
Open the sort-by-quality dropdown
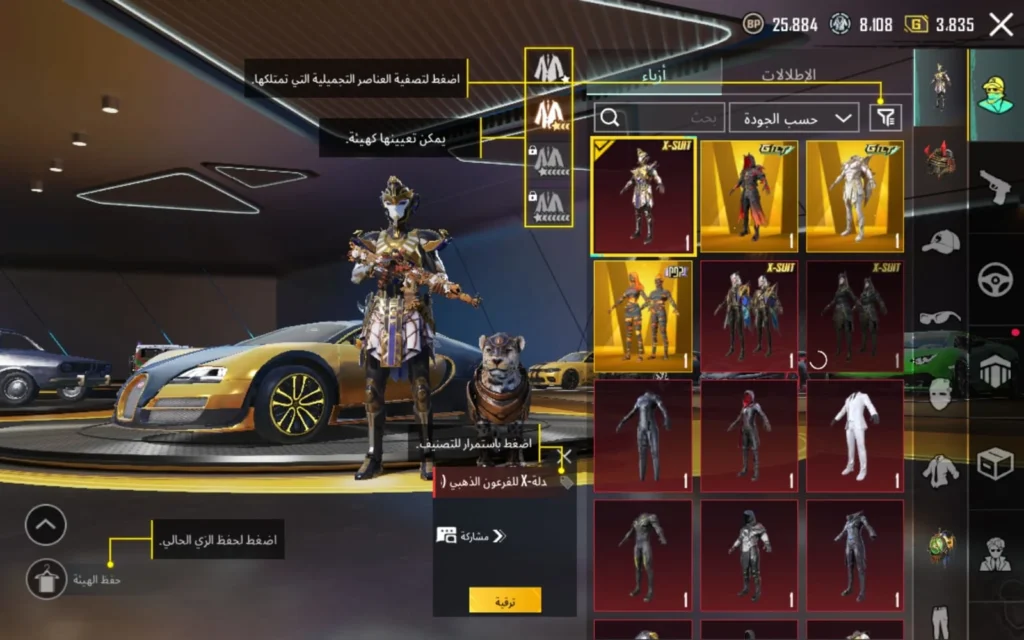(794, 118)
